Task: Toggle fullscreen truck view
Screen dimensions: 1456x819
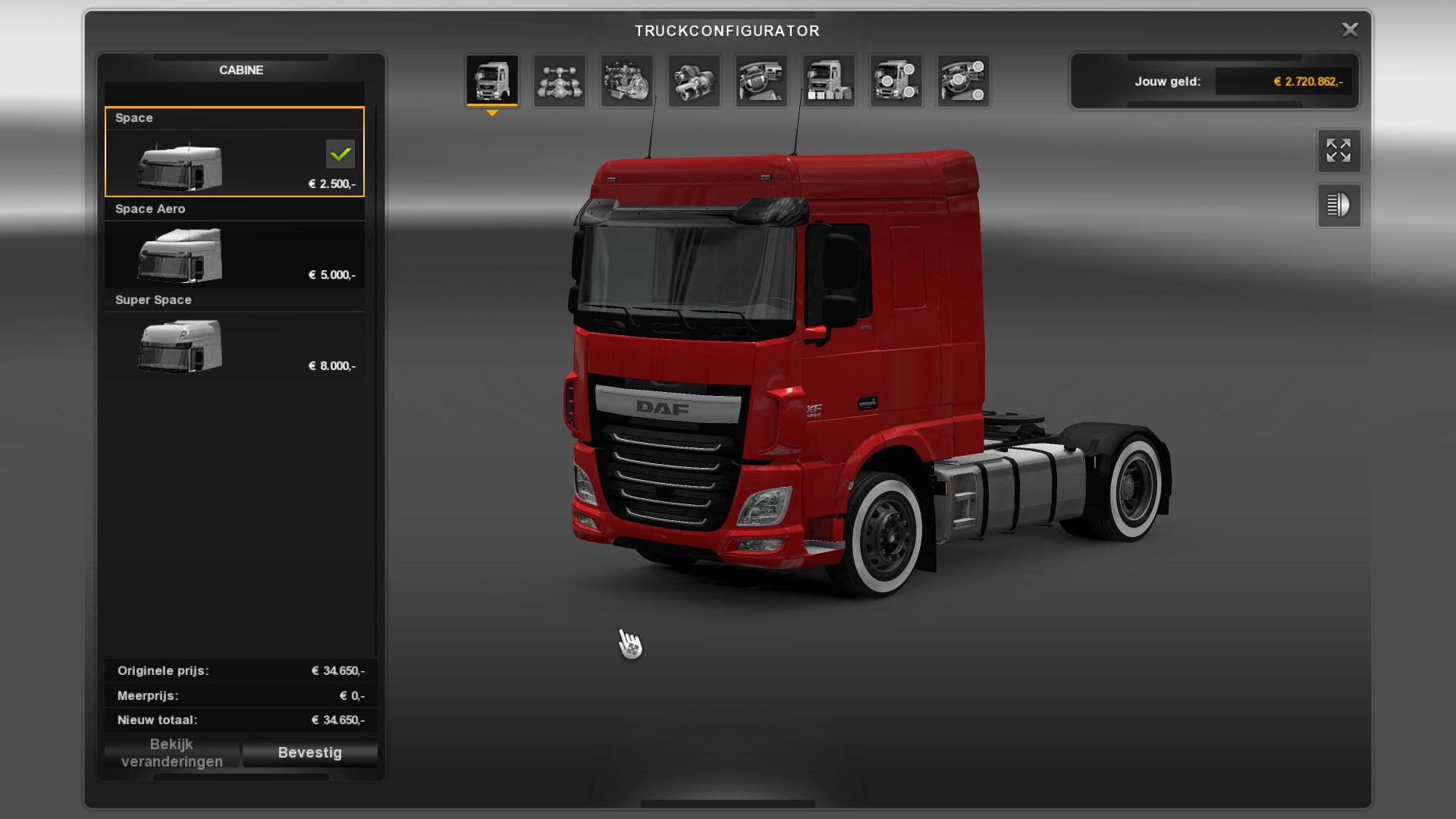Action: 1338,151
